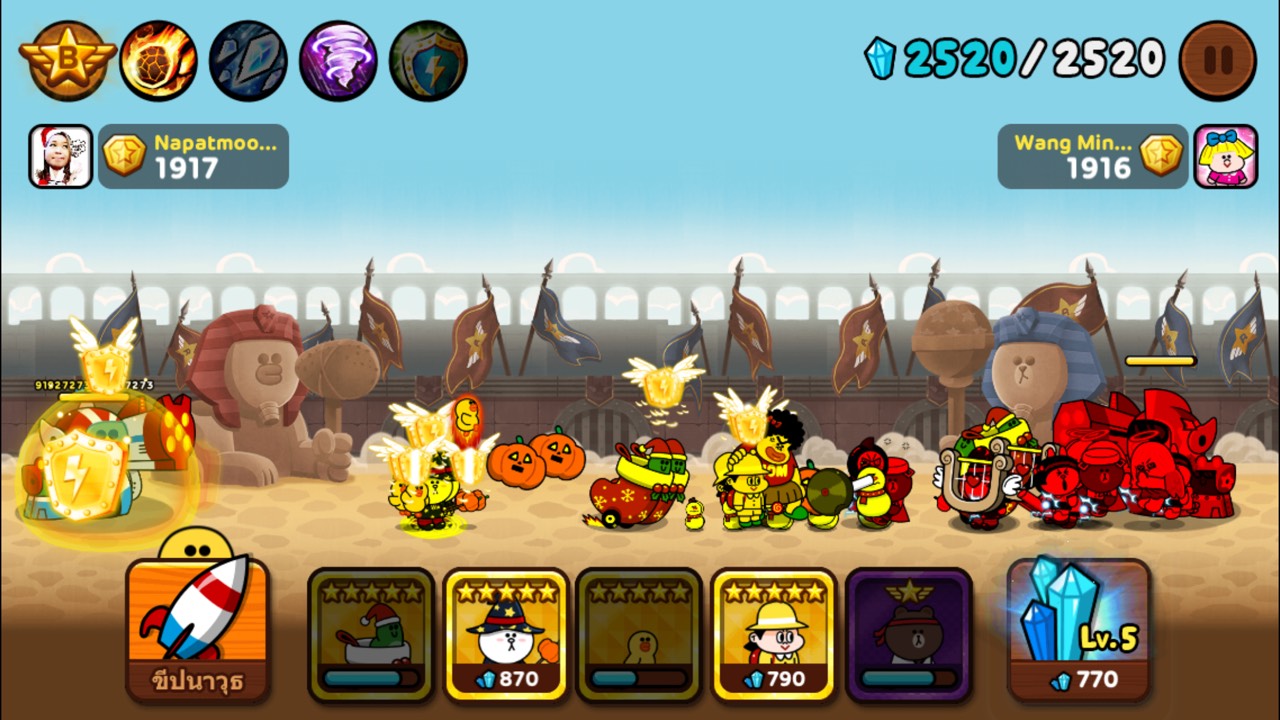Tap the gold star B rank badge
The height and width of the screenshot is (720, 1280).
click(67, 61)
